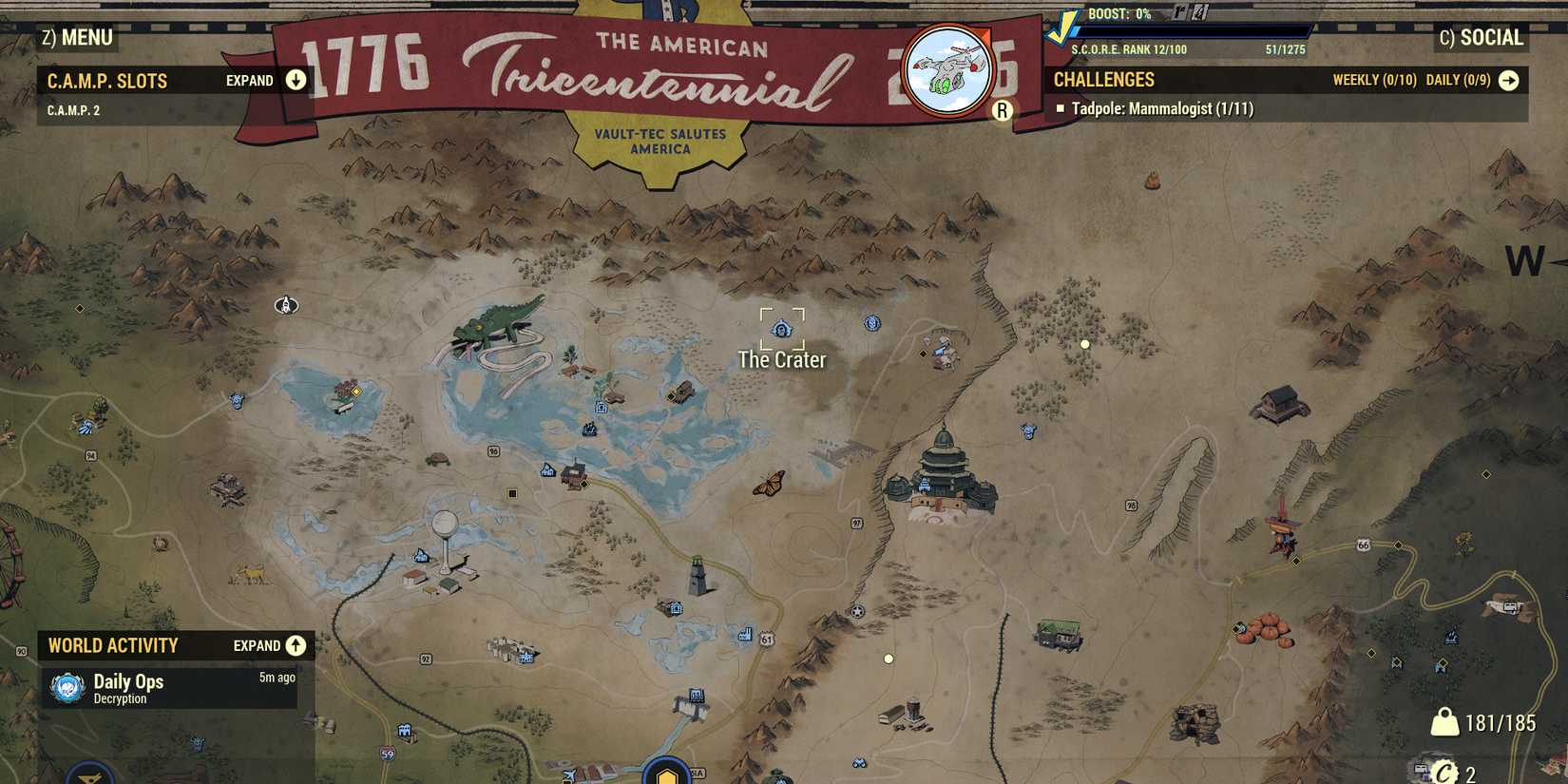The image size is (1568, 784).
Task: Expand the C.A.M.P. Slots panel
Action: point(295,80)
